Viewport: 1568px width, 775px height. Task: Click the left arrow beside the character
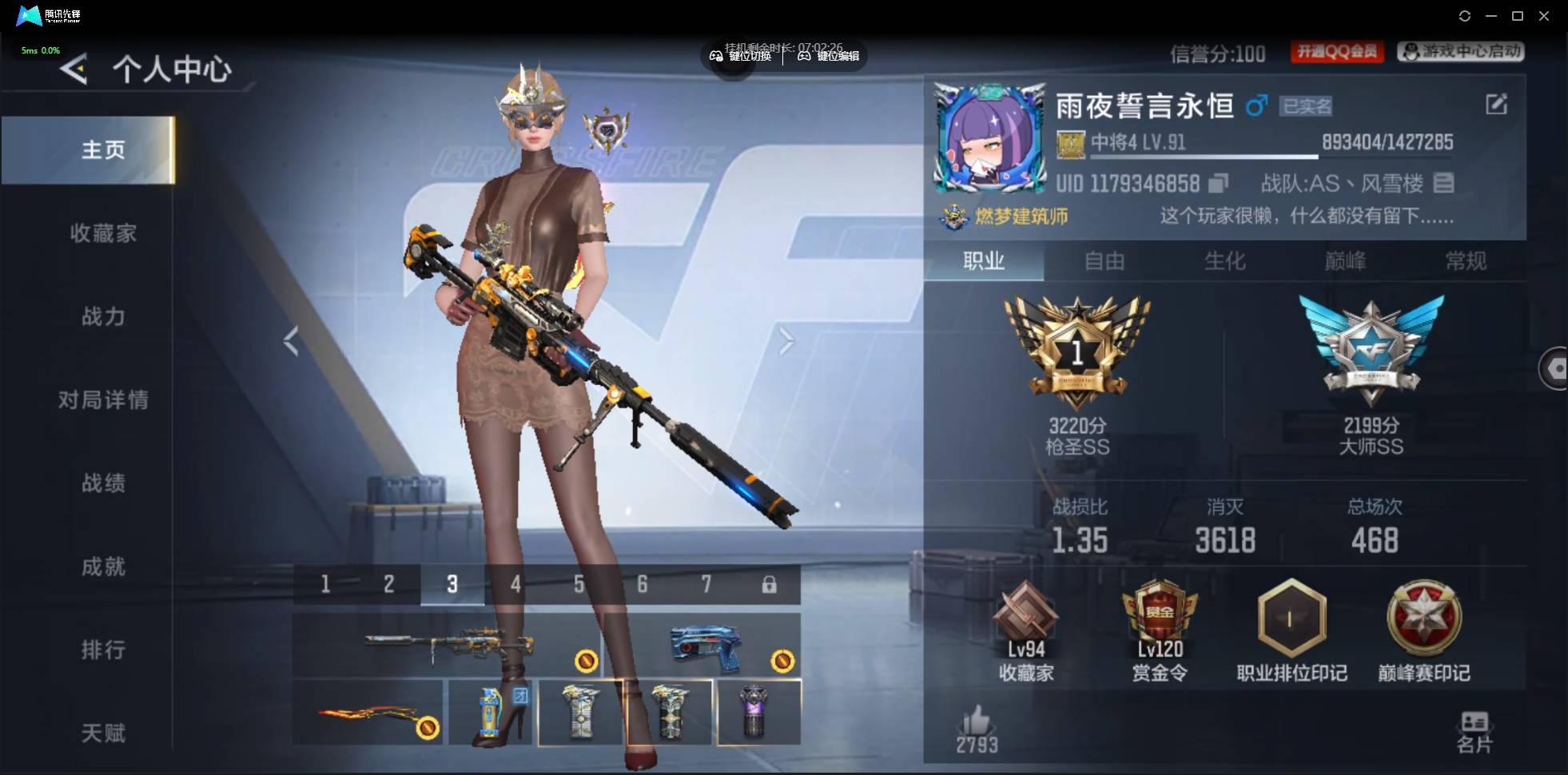291,340
